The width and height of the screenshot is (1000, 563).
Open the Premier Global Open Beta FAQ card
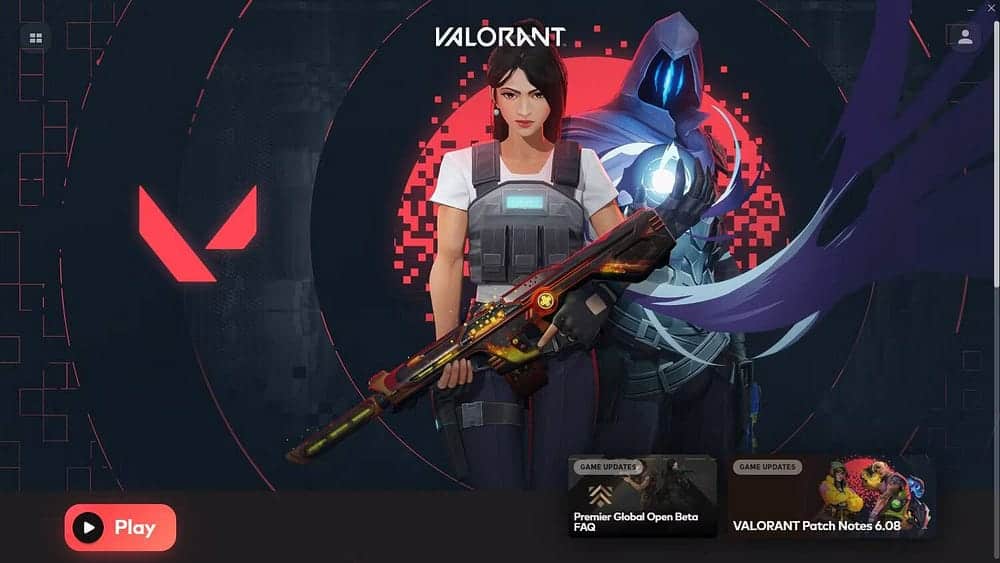642,497
